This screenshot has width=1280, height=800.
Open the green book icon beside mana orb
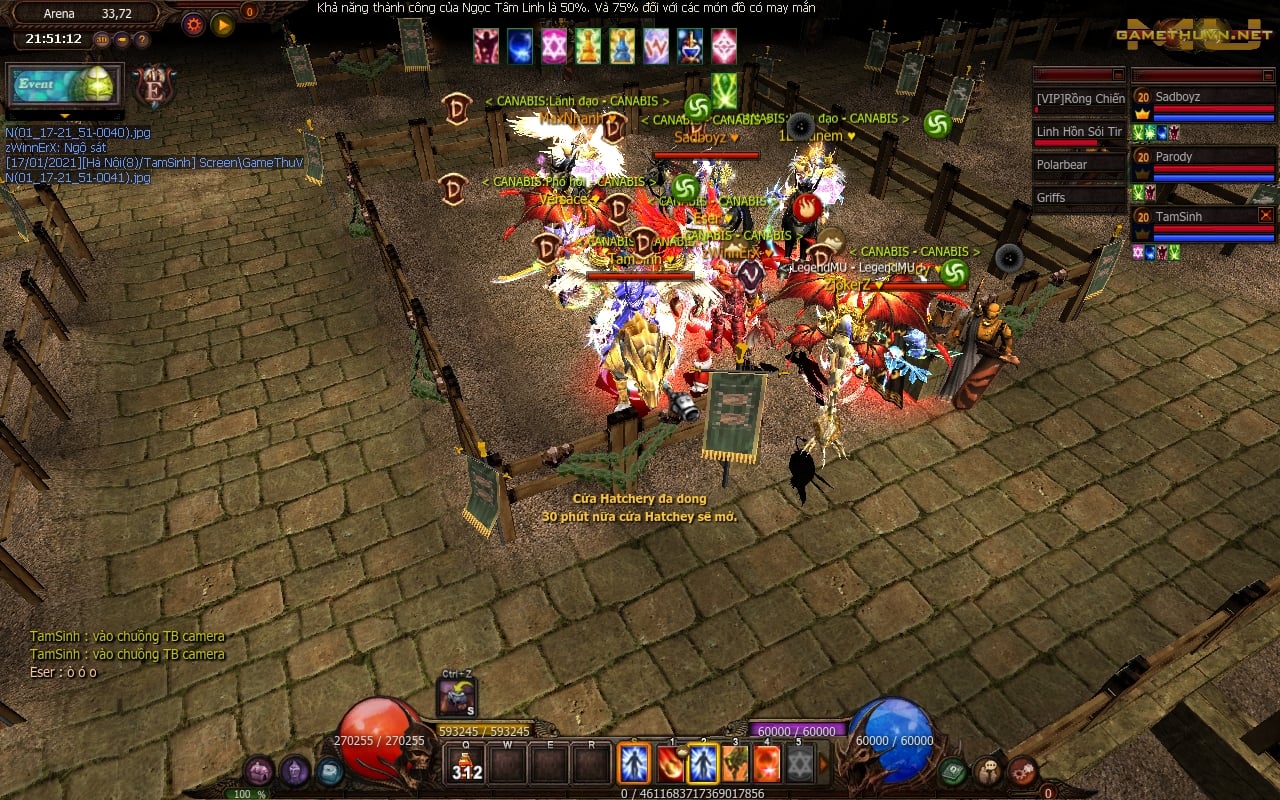pos(952,770)
